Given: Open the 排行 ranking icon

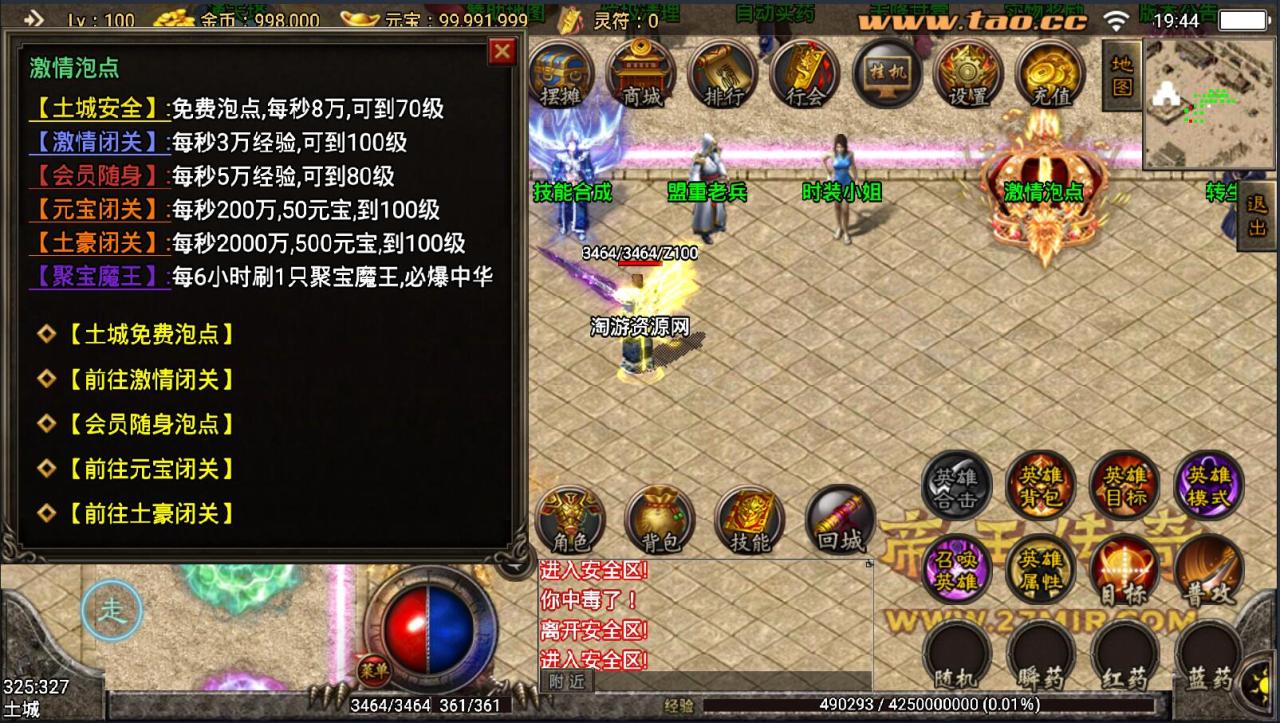Looking at the screenshot, I should [x=722, y=75].
